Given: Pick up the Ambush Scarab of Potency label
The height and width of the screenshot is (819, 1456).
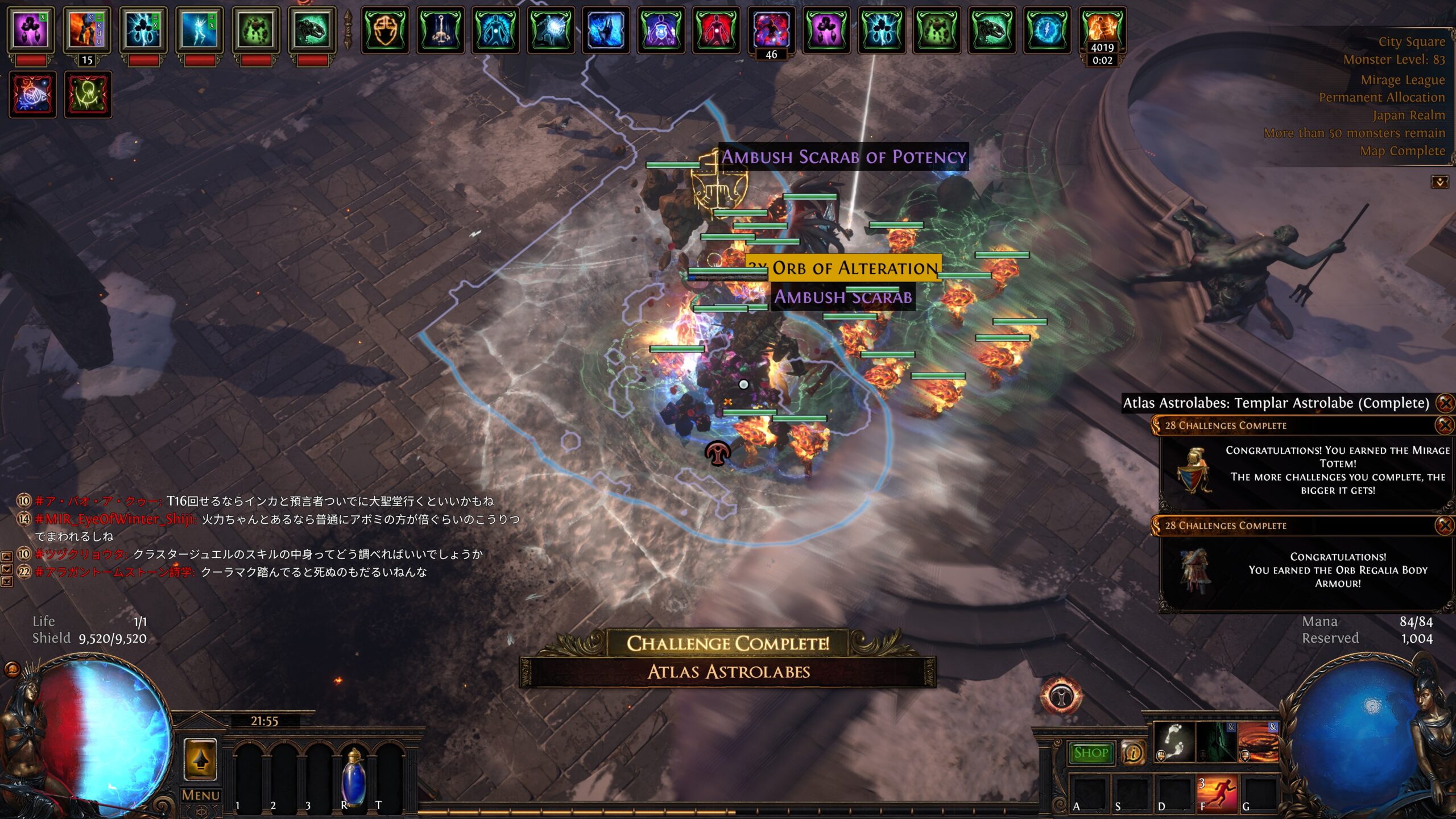Looking at the screenshot, I should (x=843, y=157).
